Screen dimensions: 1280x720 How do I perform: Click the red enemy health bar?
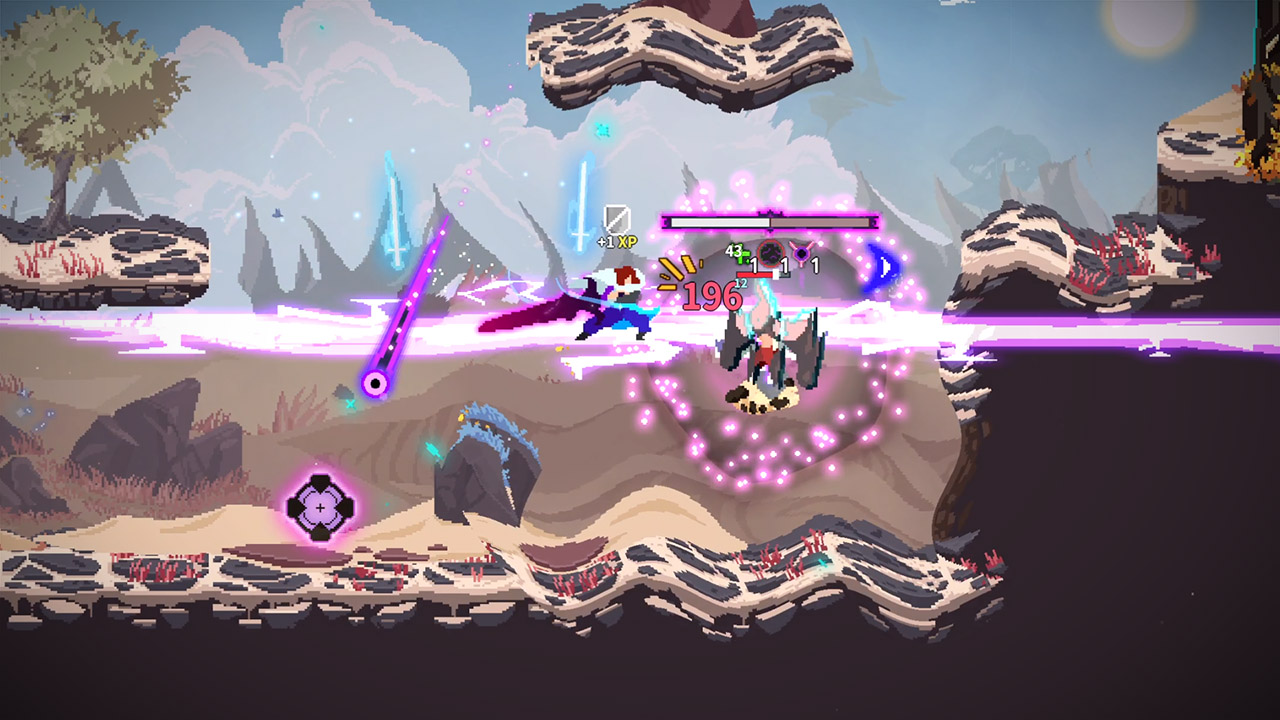pos(755,274)
